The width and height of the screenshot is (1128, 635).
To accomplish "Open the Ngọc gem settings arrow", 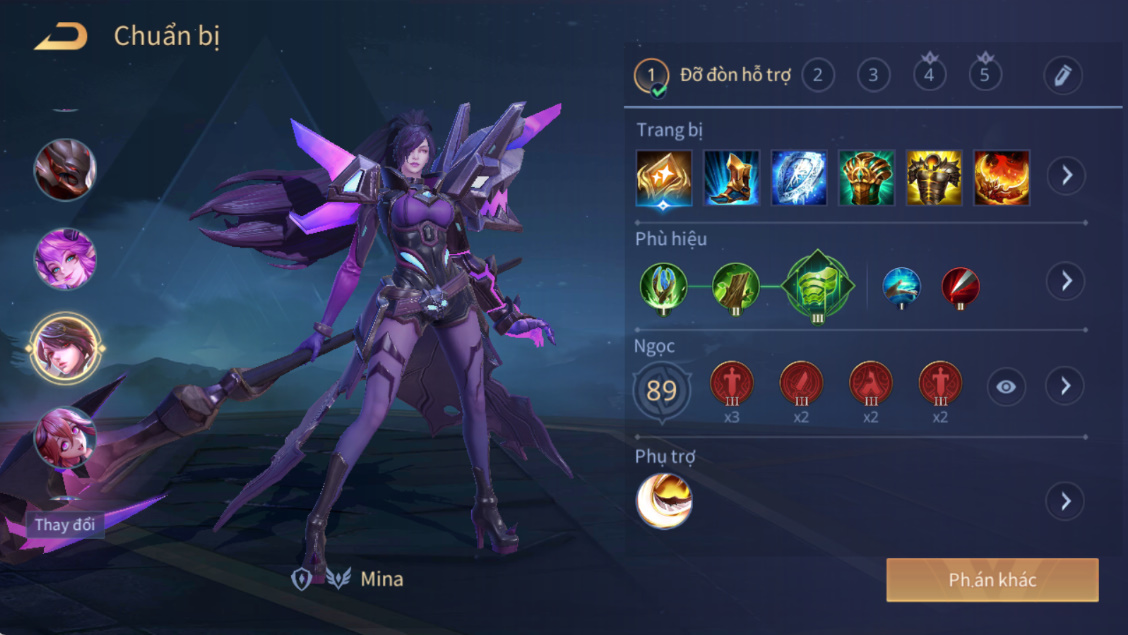I will [x=1066, y=386].
